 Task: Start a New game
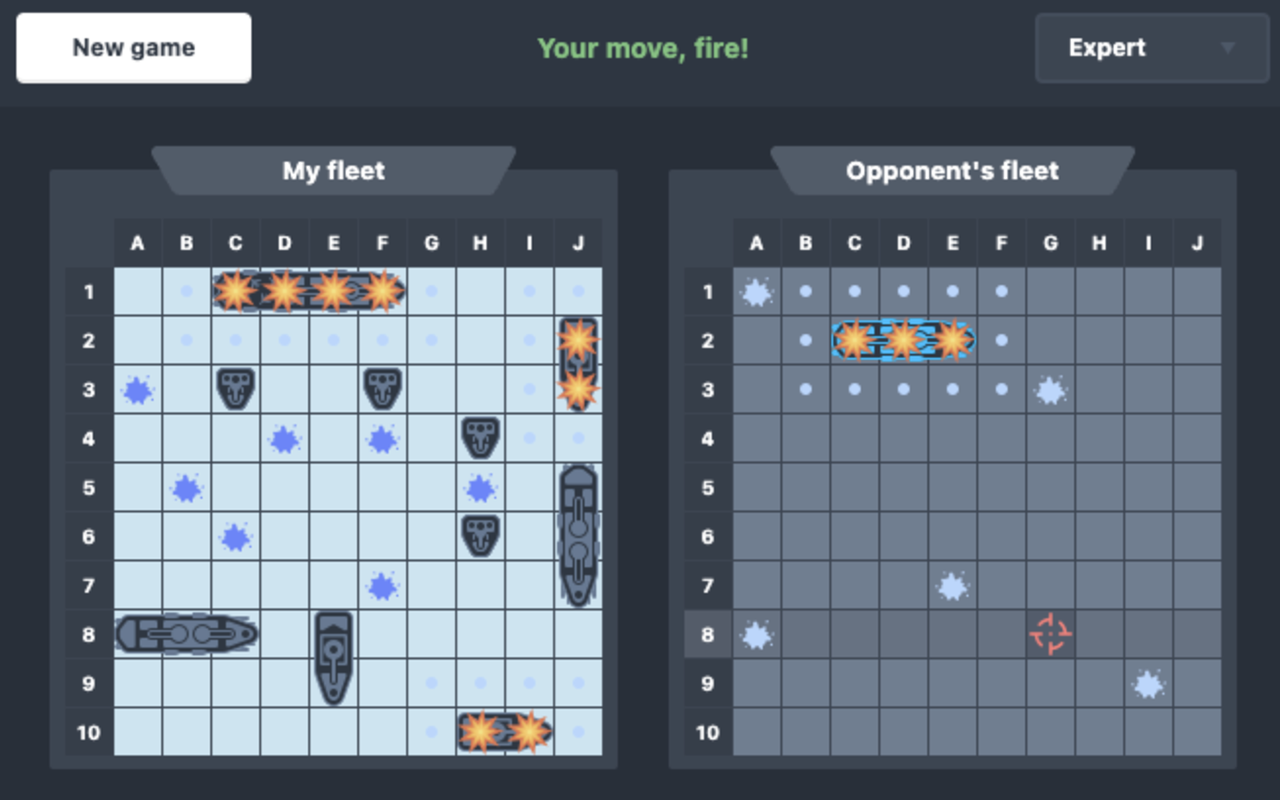[133, 47]
